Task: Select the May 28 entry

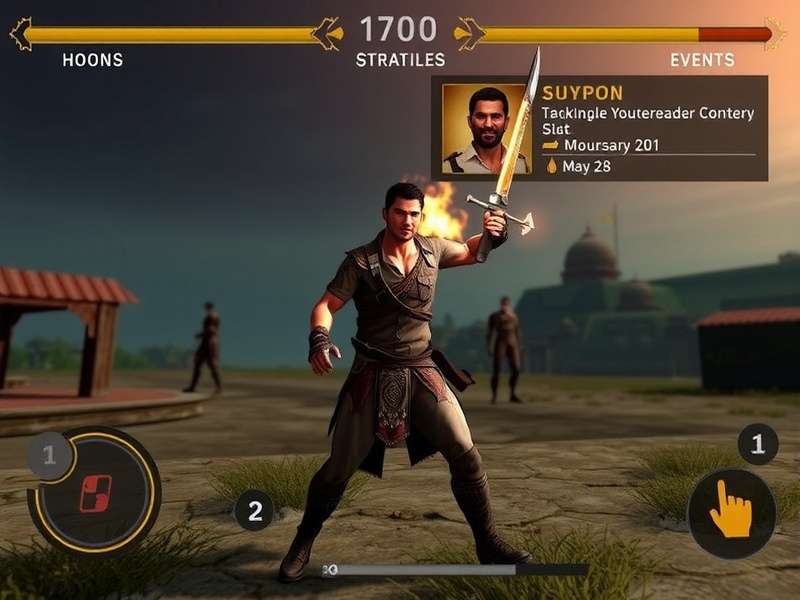Action: 586,166
